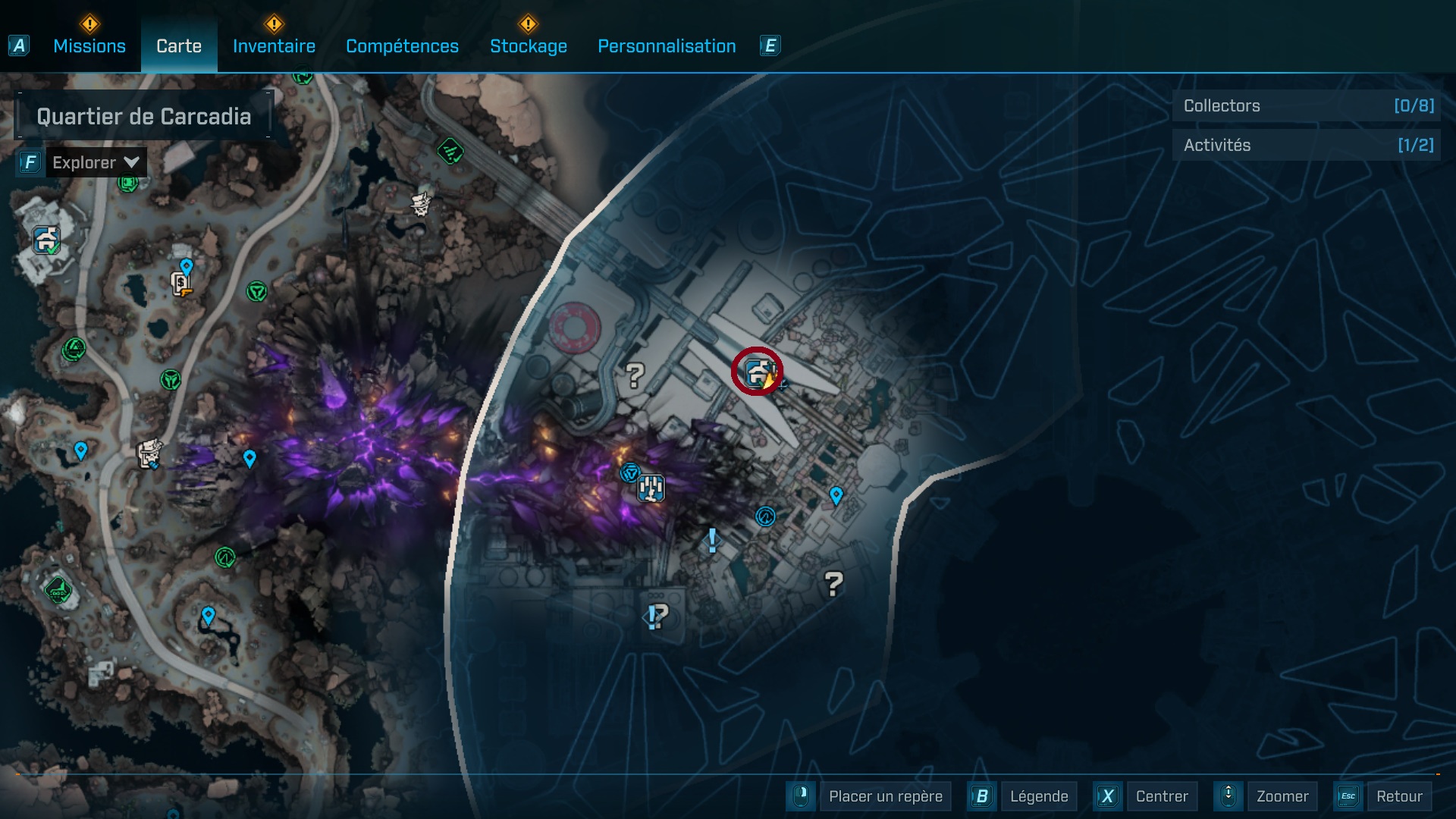Select the ammo vending machine icon beside blue pin
The image size is (1456, 819).
tap(180, 283)
